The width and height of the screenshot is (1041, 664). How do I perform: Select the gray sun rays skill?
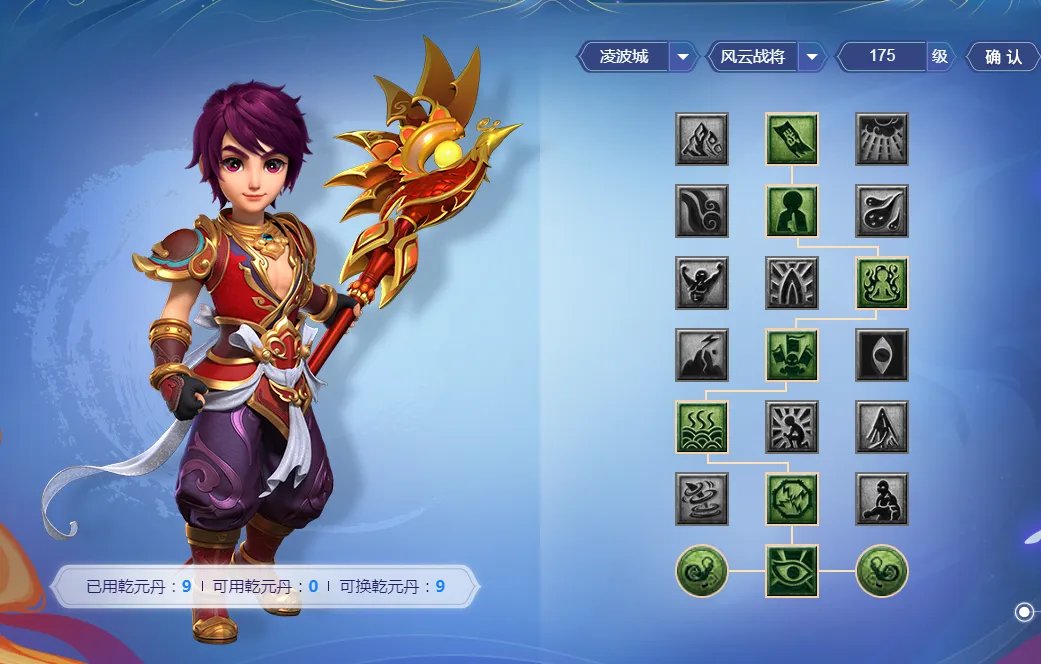(882, 139)
